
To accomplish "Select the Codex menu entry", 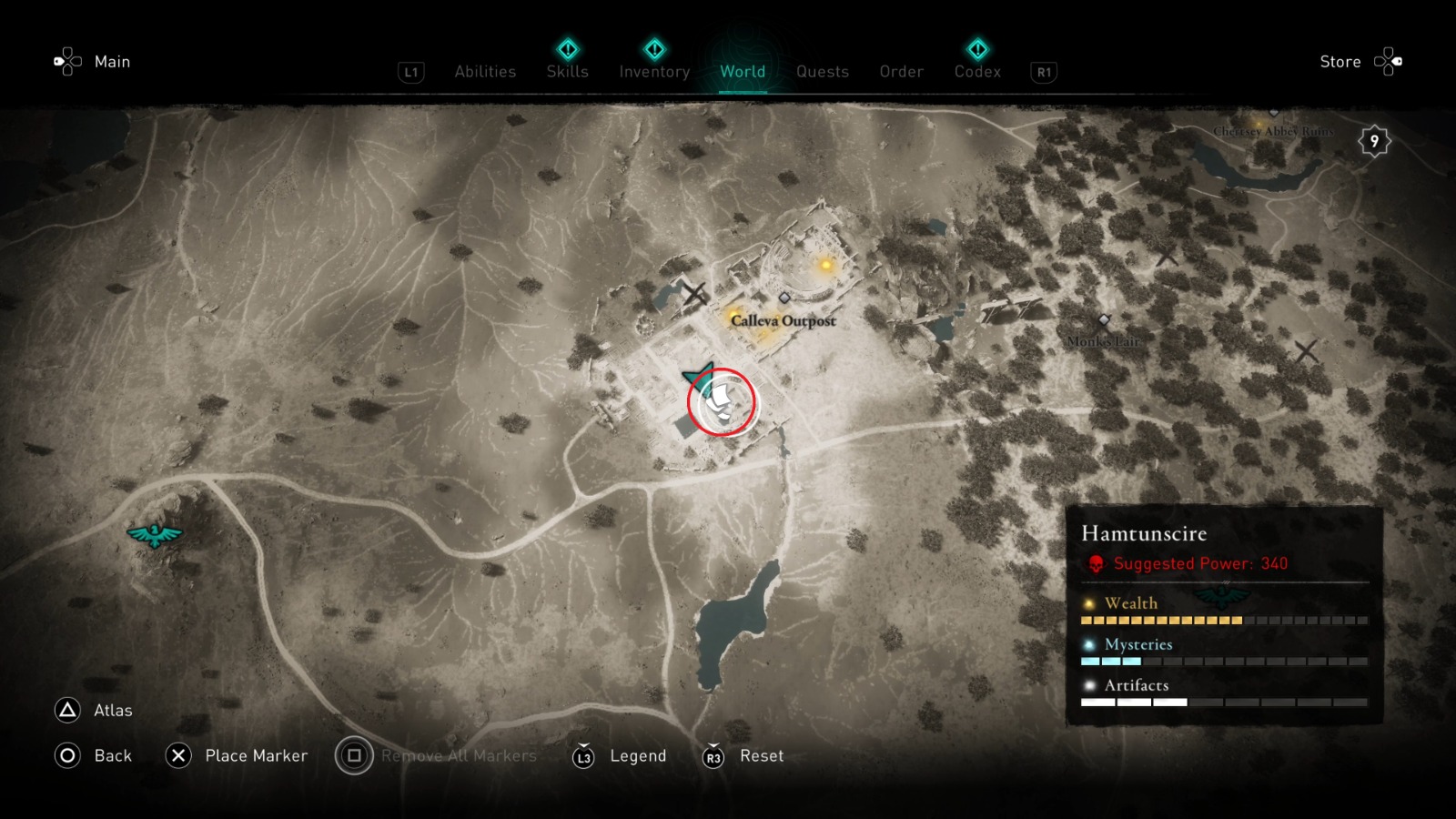I will pyautogui.click(x=977, y=72).
